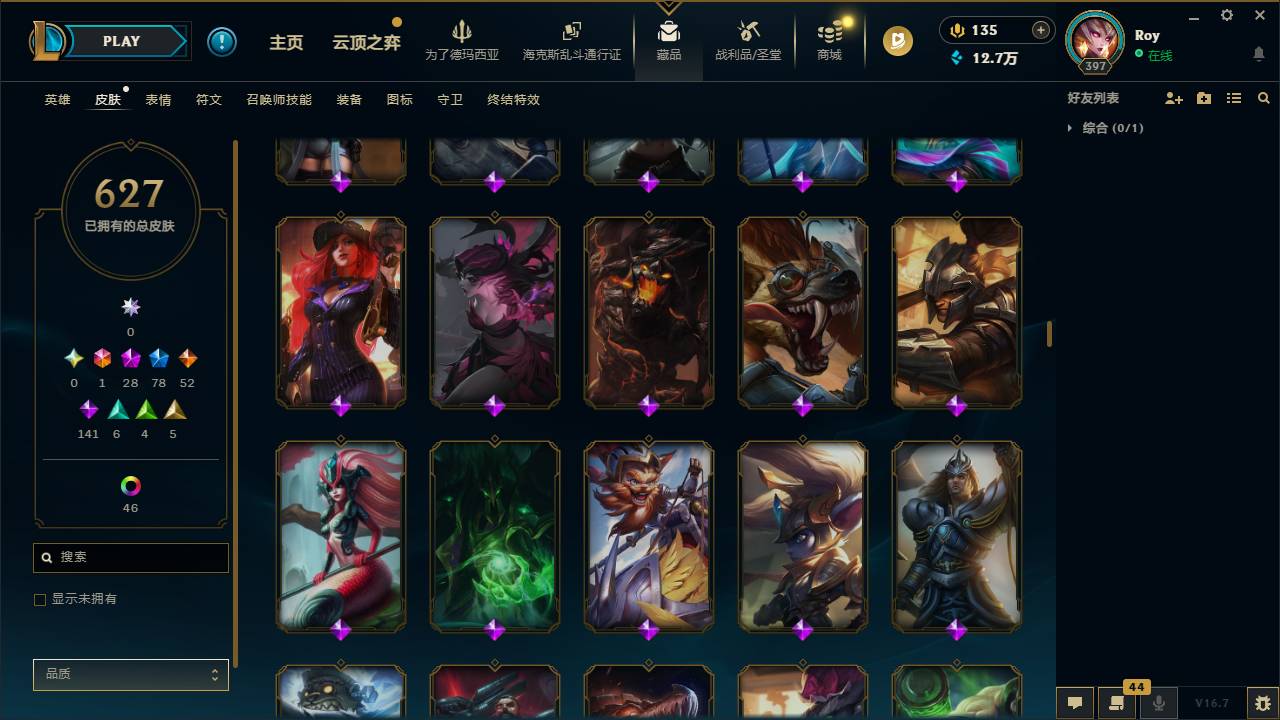
Task: Switch friend list display with the list icon
Action: pyautogui.click(x=1233, y=98)
